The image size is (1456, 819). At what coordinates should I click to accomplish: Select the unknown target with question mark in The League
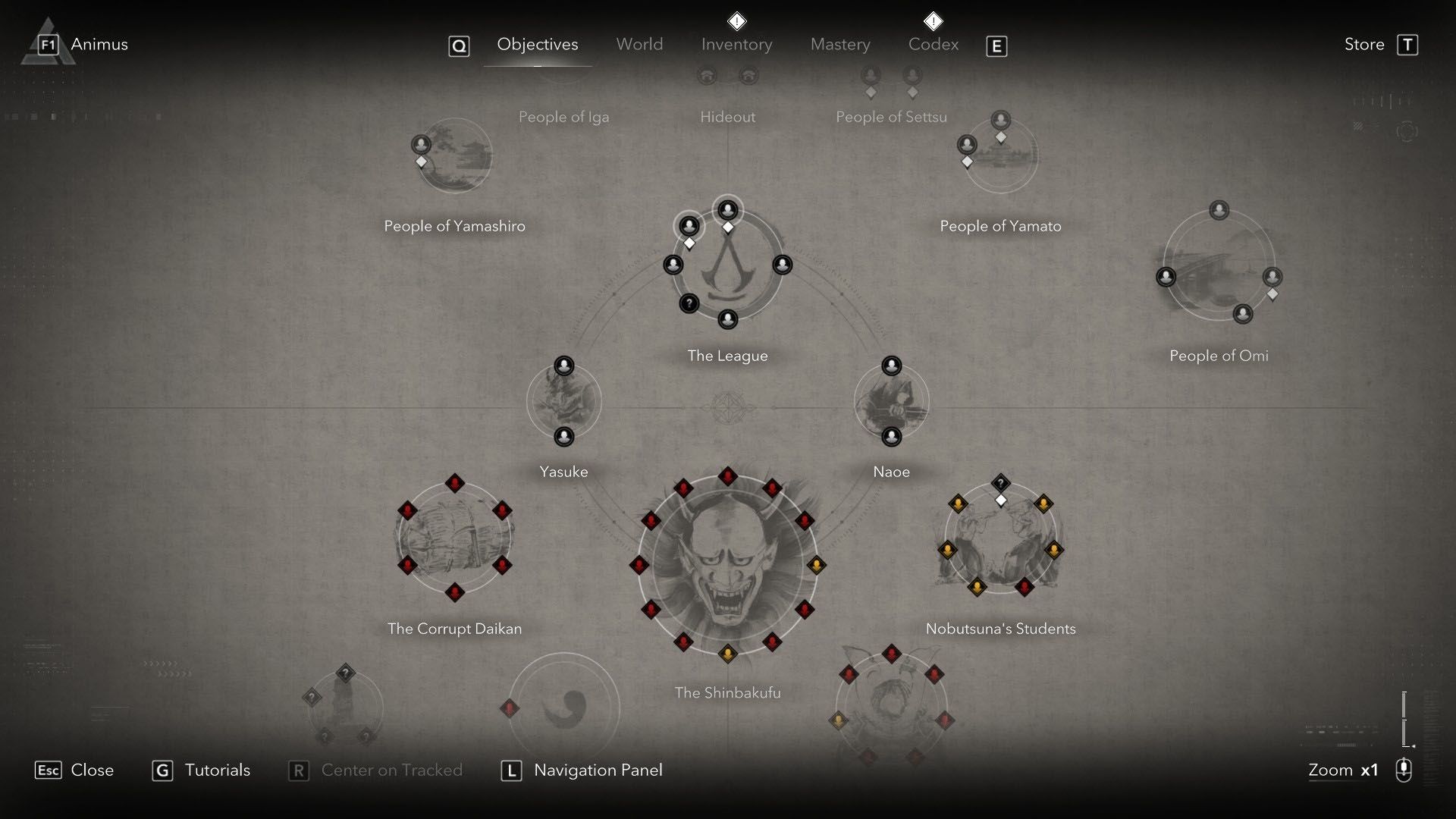click(689, 304)
